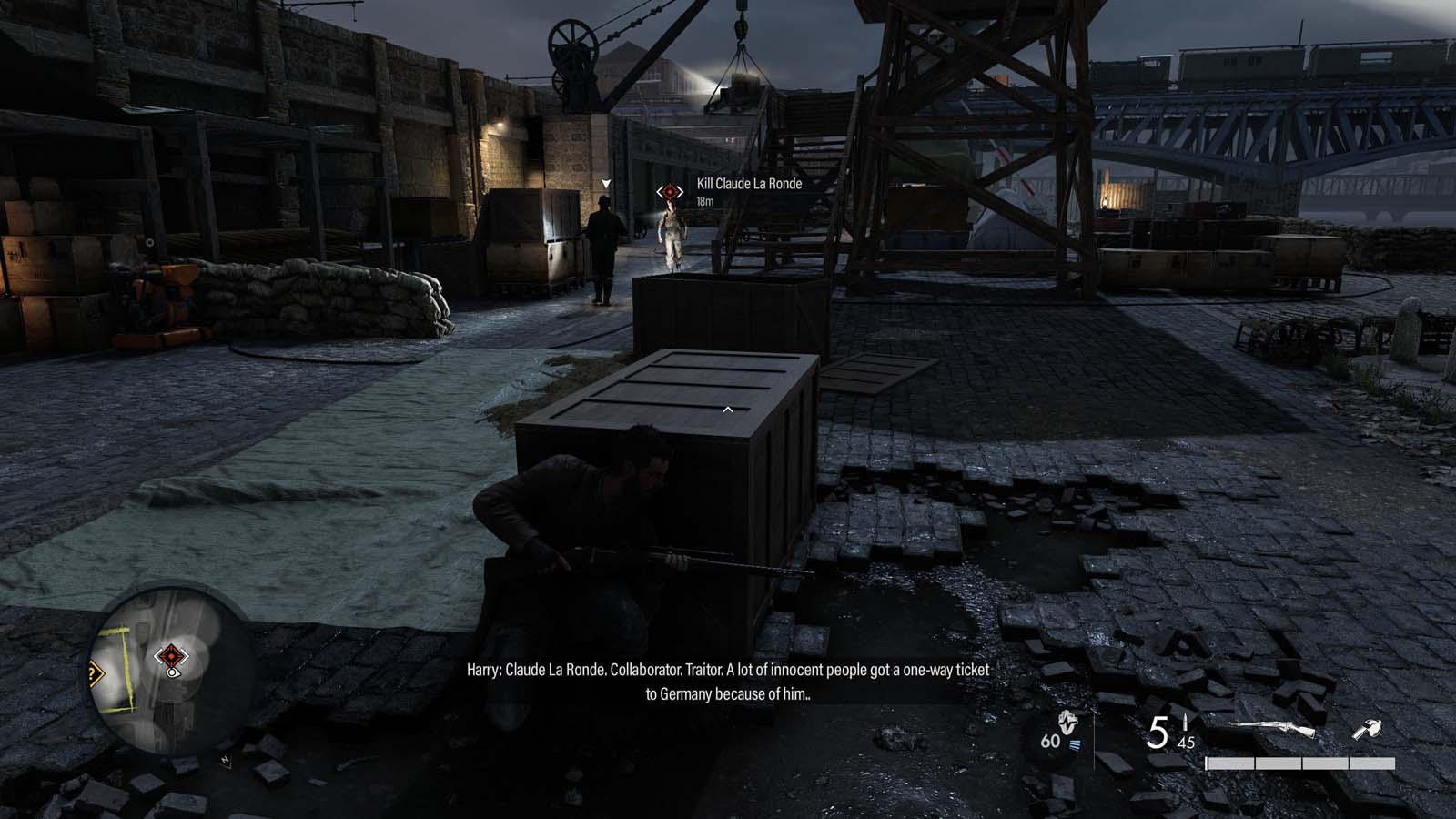Click the blue stamina stripes icon

point(1075,744)
